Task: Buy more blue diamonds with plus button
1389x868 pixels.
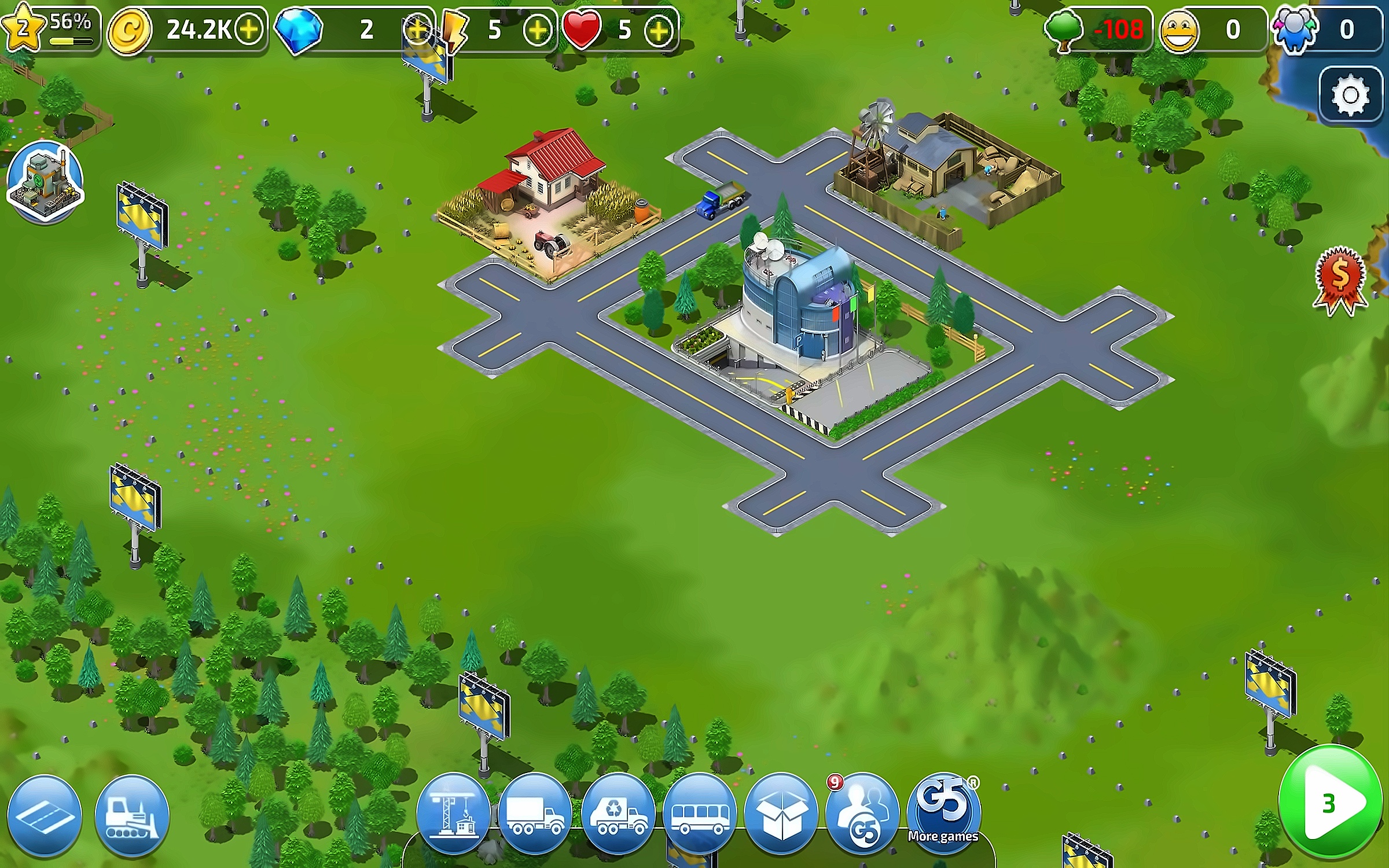Action: click(x=417, y=29)
